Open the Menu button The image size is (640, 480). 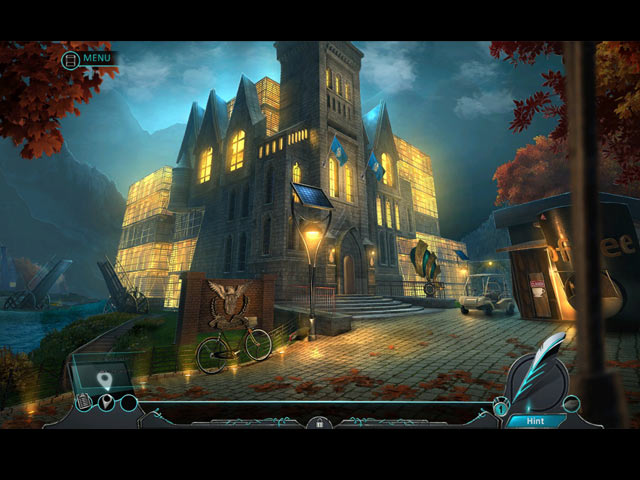pos(88,58)
